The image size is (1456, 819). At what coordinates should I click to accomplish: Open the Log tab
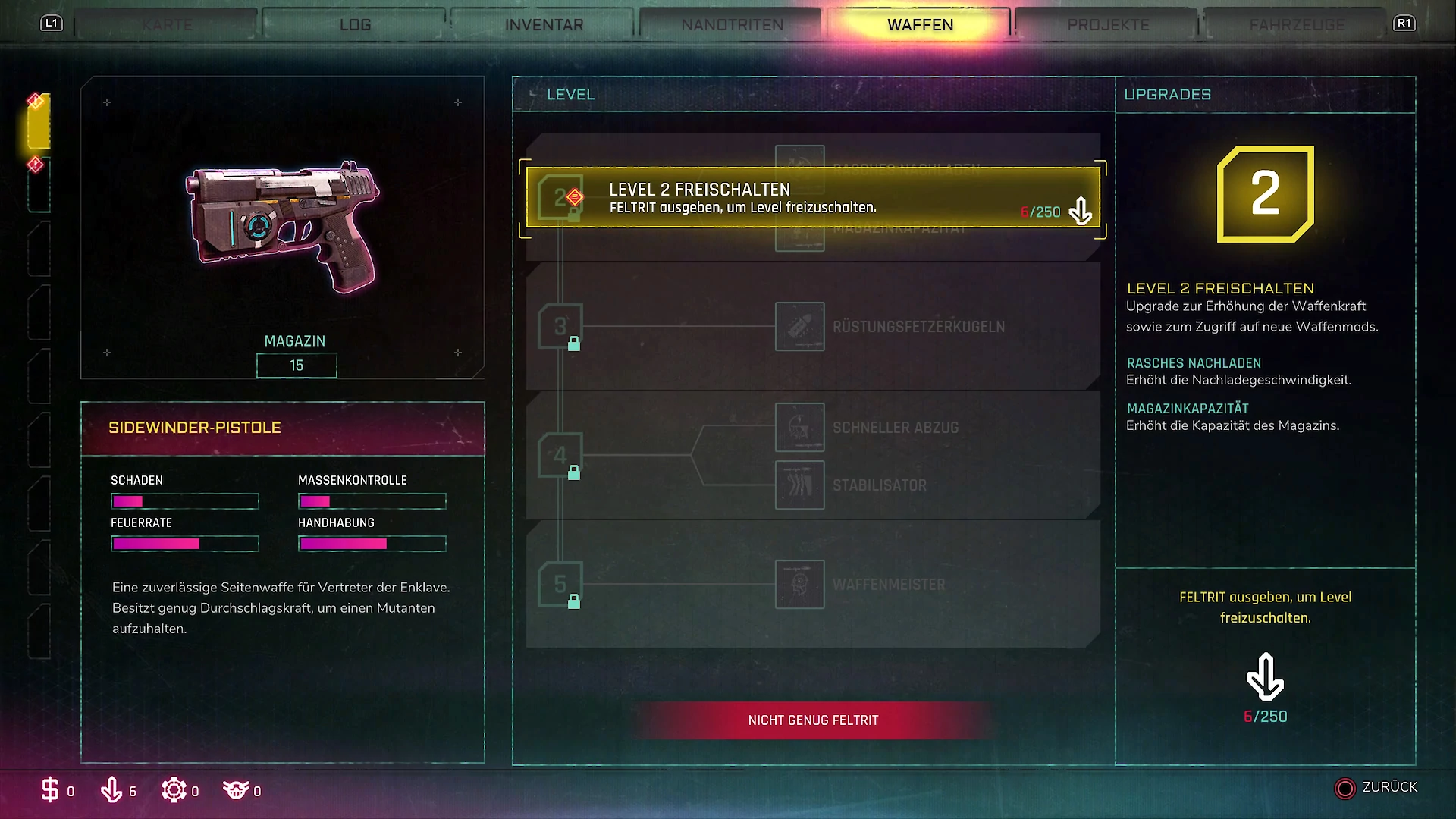tap(355, 25)
